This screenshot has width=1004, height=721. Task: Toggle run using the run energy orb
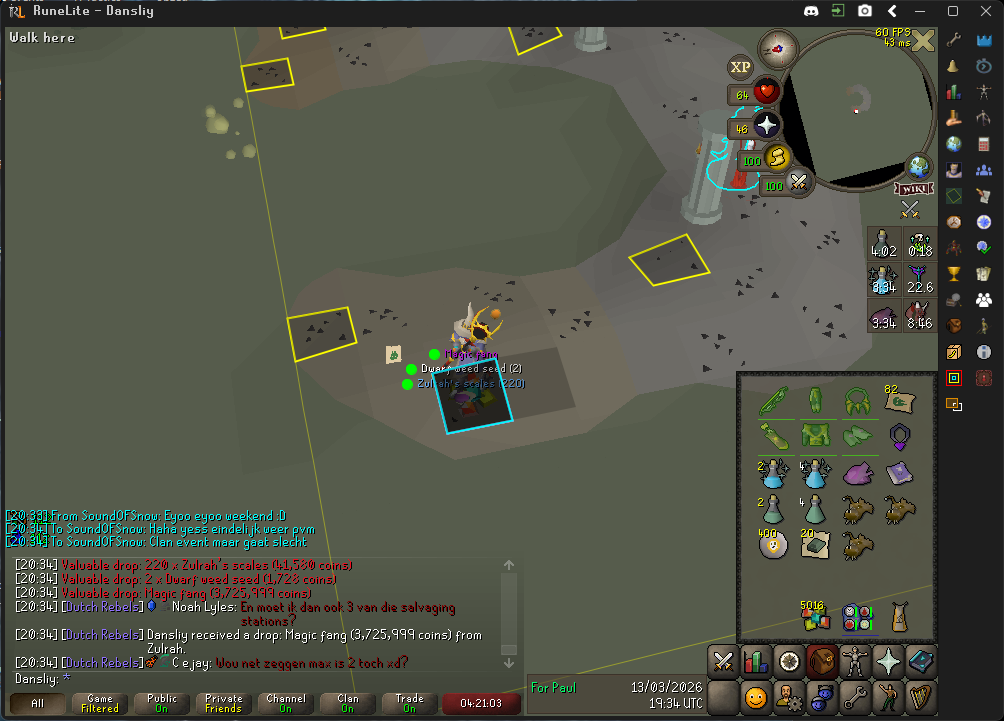click(776, 157)
